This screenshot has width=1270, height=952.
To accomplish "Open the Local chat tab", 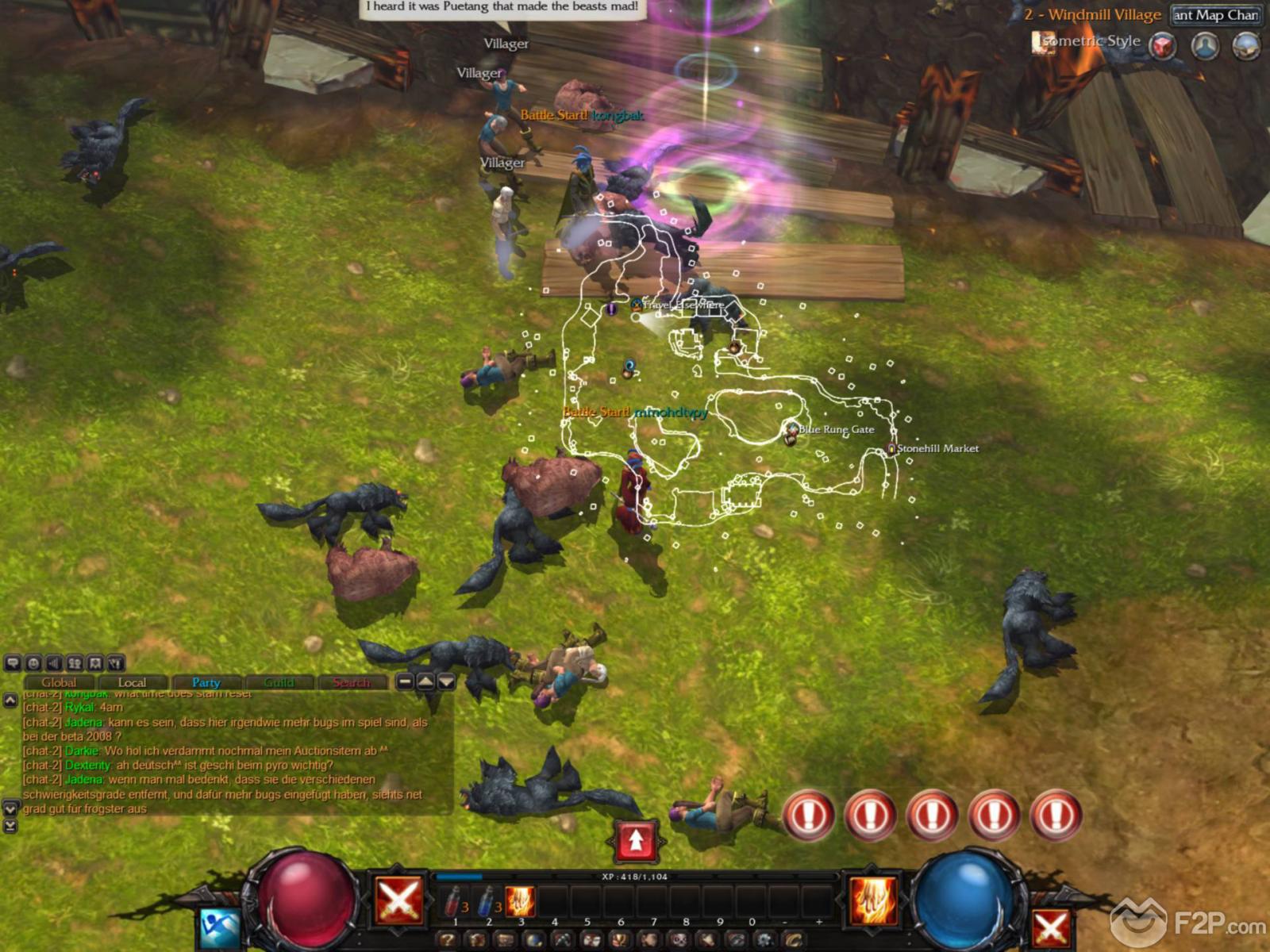I will pos(132,682).
